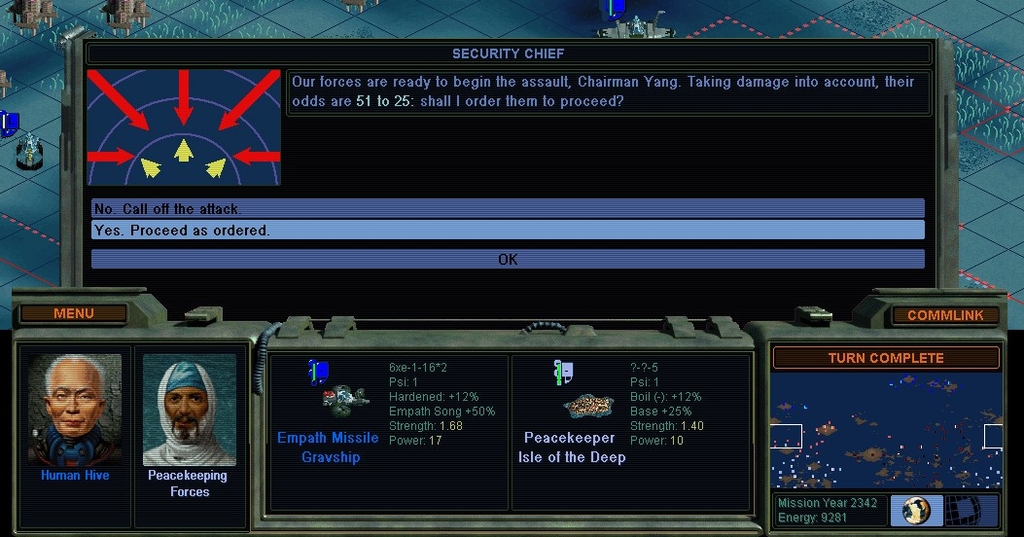Select "Yes. Proceed as ordered."
The width and height of the screenshot is (1024, 537).
pos(507,231)
